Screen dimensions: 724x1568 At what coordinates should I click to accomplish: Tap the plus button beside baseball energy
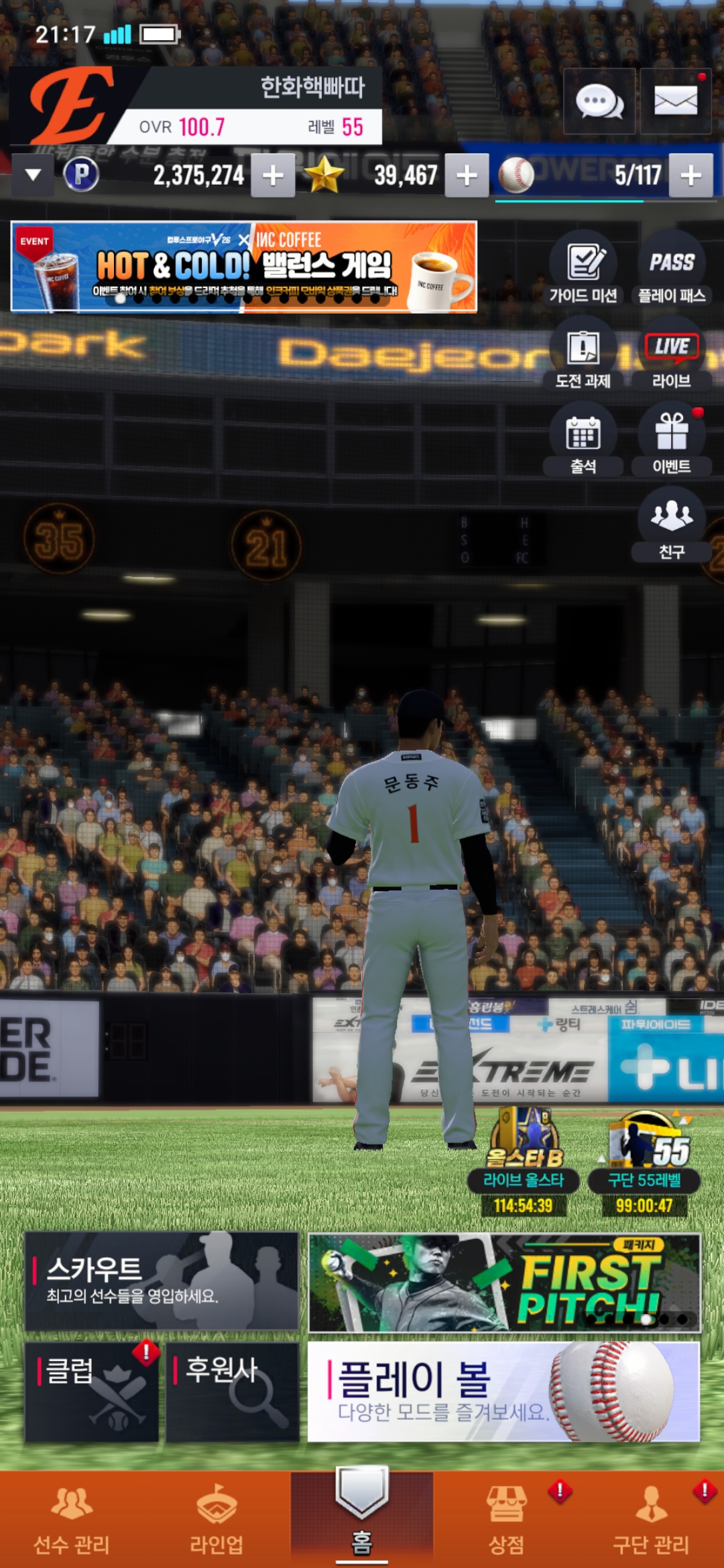[690, 176]
